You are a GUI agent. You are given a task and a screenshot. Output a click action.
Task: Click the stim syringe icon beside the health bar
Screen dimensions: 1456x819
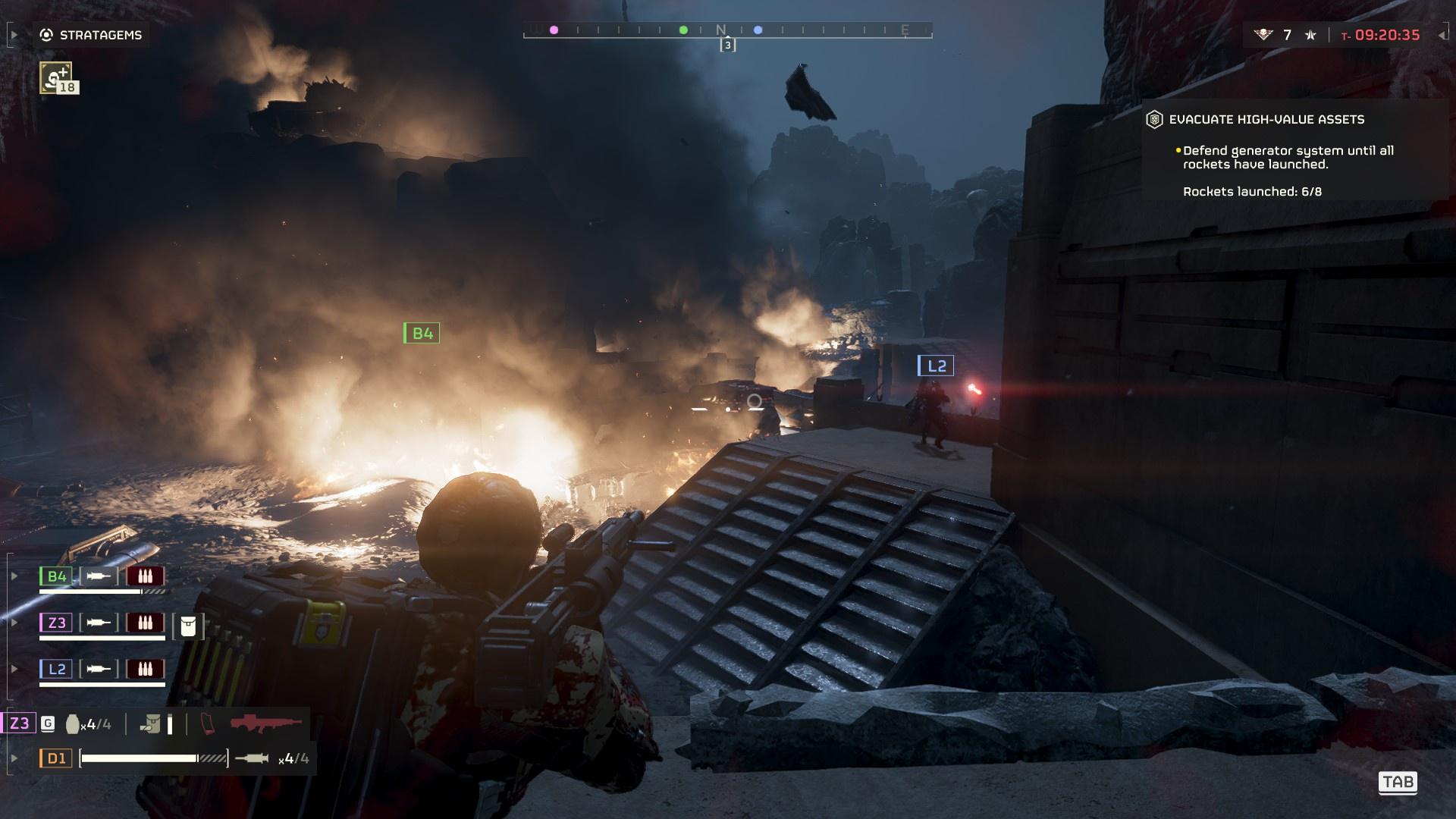tap(252, 758)
